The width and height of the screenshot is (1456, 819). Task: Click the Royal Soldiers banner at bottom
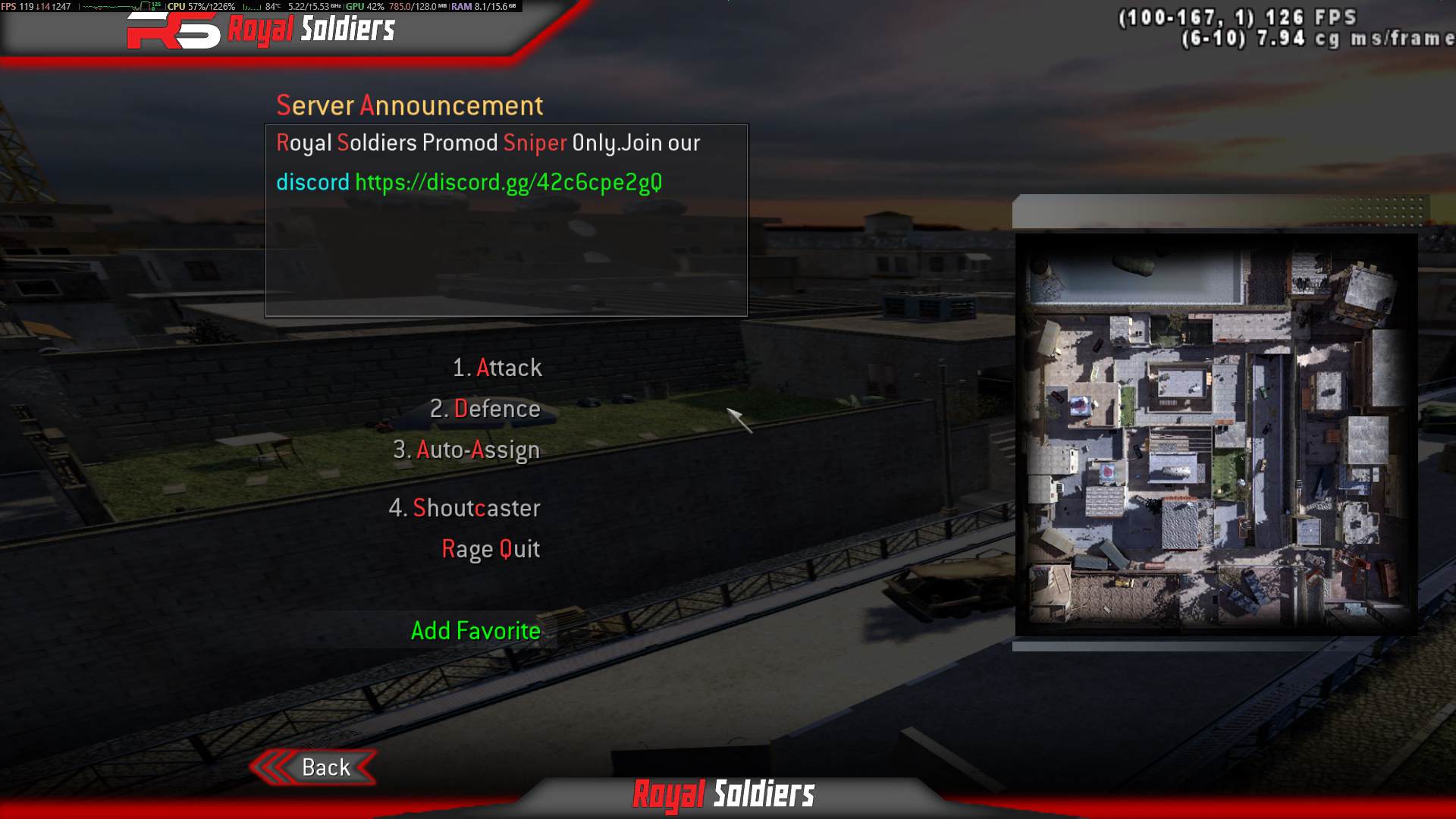[723, 795]
